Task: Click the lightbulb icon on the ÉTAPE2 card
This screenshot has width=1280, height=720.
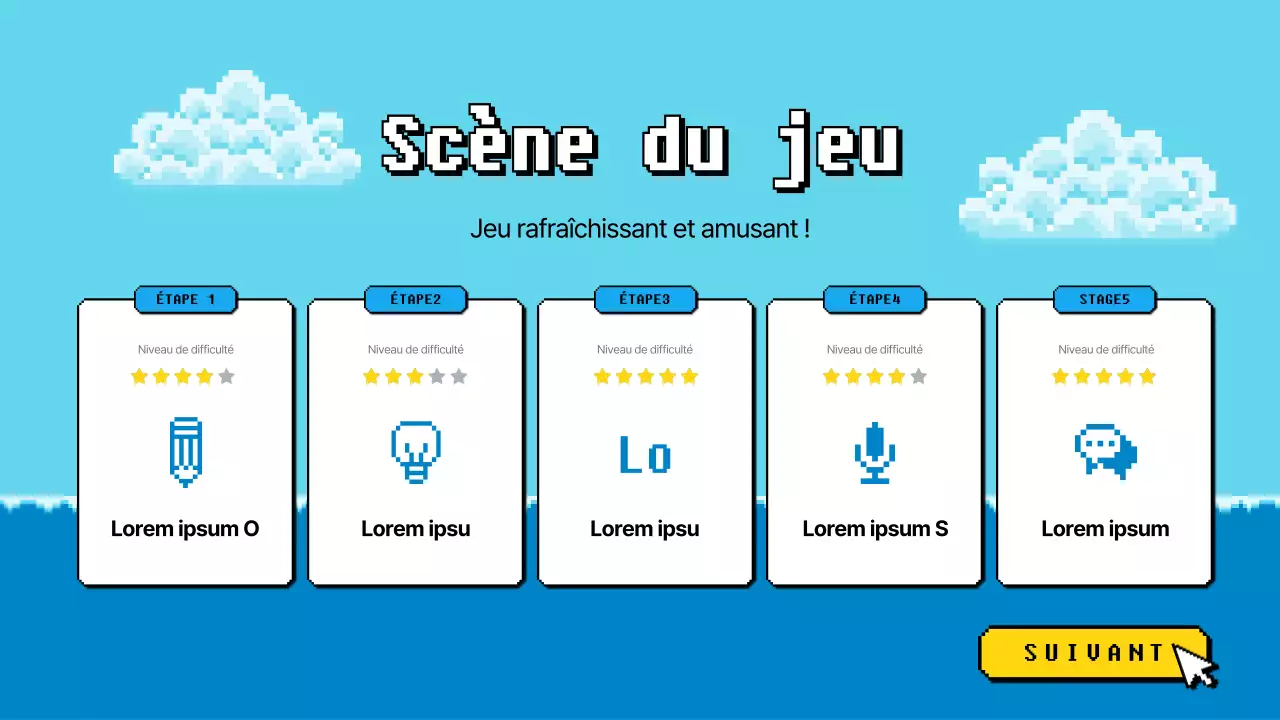Action: [x=416, y=452]
